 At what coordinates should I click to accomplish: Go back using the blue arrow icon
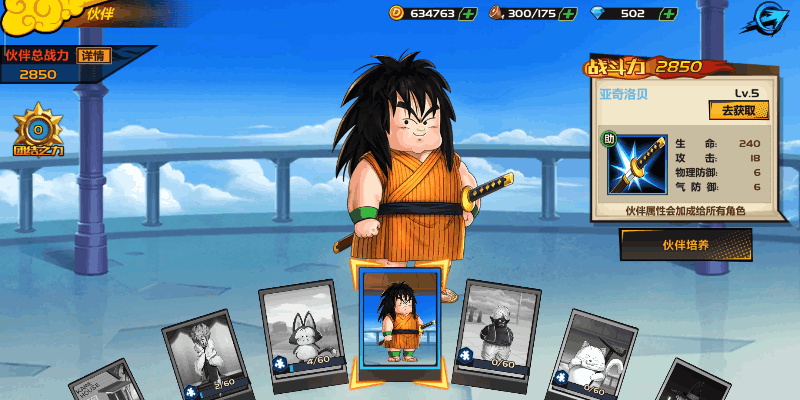(772, 17)
